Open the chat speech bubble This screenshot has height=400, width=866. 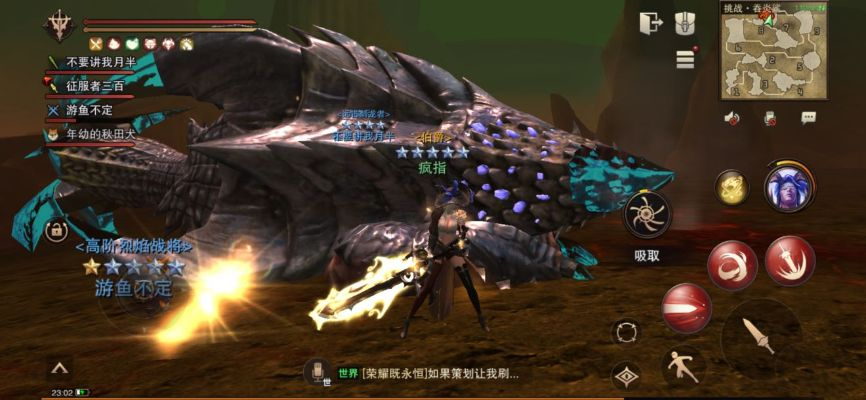(x=808, y=118)
